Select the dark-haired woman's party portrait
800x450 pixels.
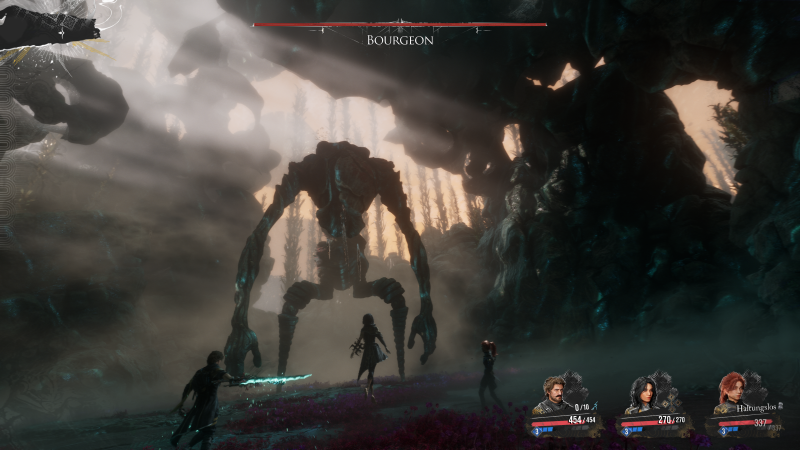pyautogui.click(x=642, y=394)
